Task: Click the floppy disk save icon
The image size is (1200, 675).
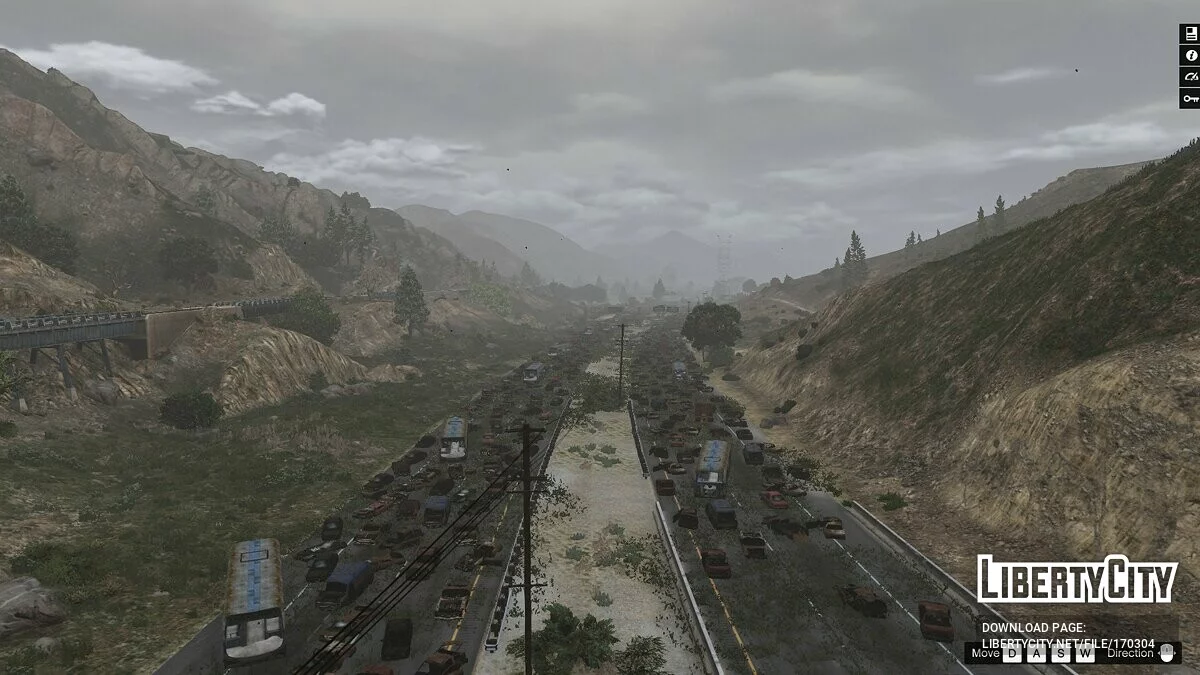Action: coord(1189,33)
